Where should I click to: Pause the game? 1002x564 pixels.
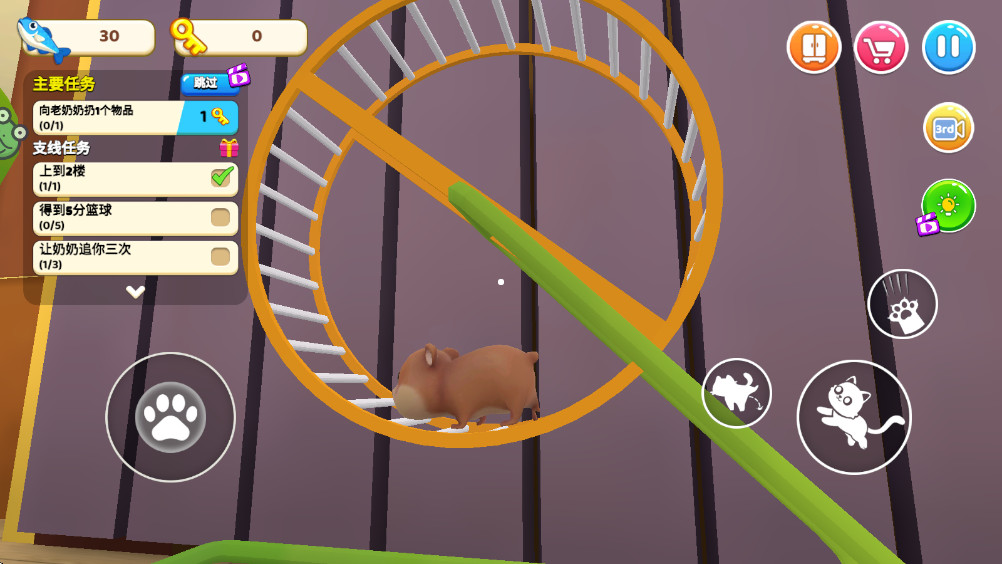point(948,47)
